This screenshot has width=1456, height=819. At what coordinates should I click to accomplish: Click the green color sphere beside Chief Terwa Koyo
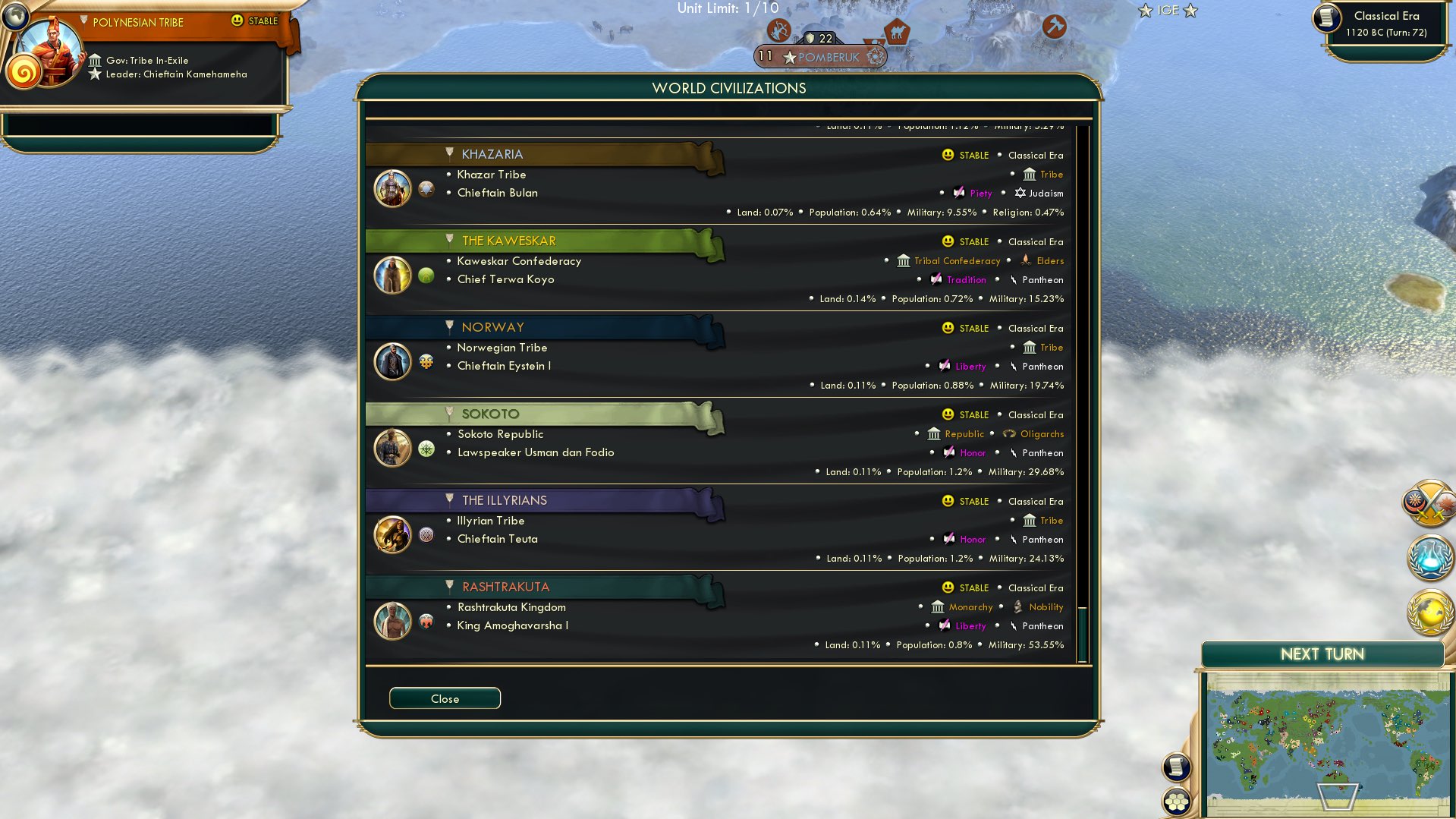click(426, 276)
